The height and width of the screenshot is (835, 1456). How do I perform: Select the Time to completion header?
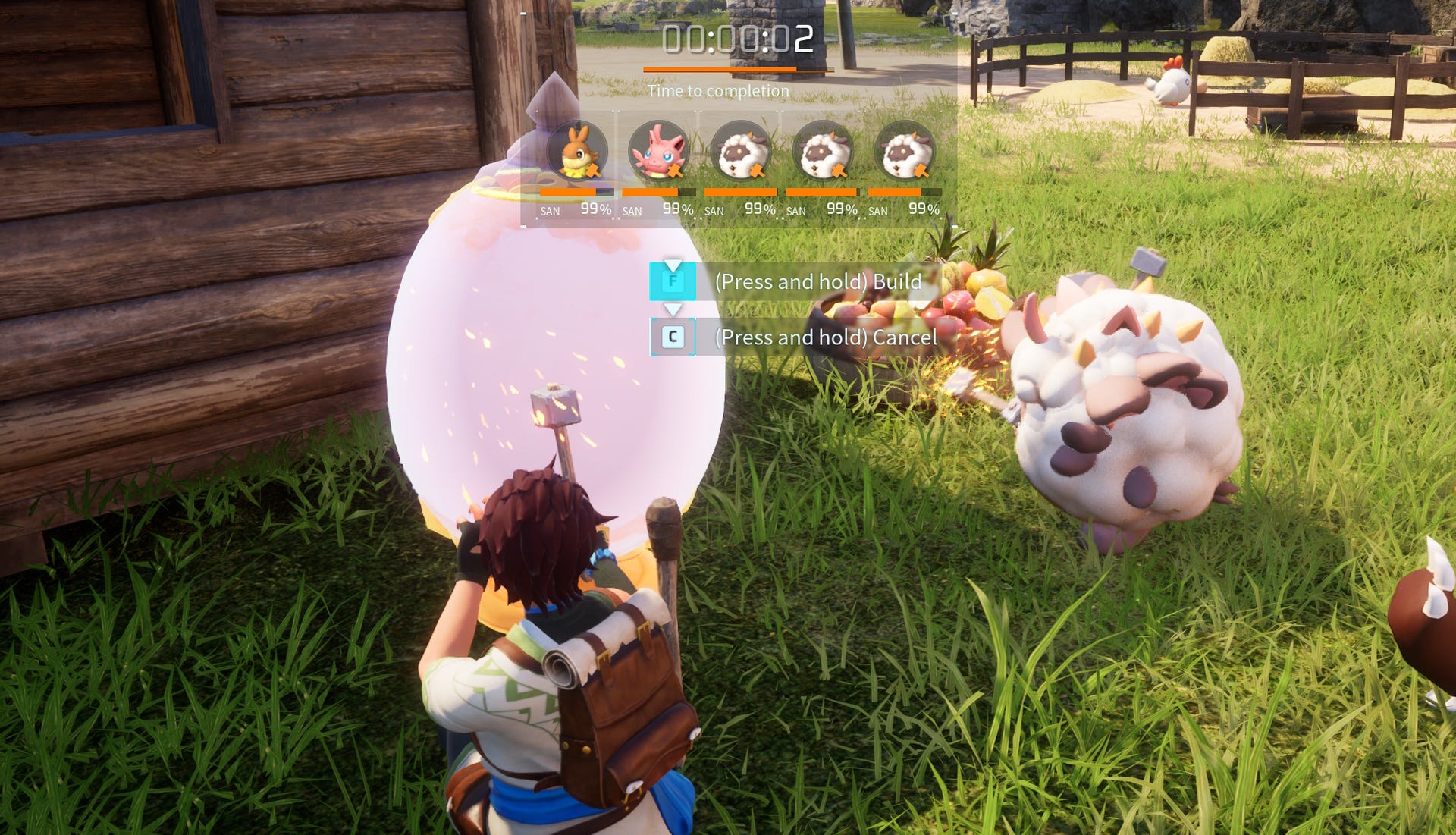pos(719,90)
